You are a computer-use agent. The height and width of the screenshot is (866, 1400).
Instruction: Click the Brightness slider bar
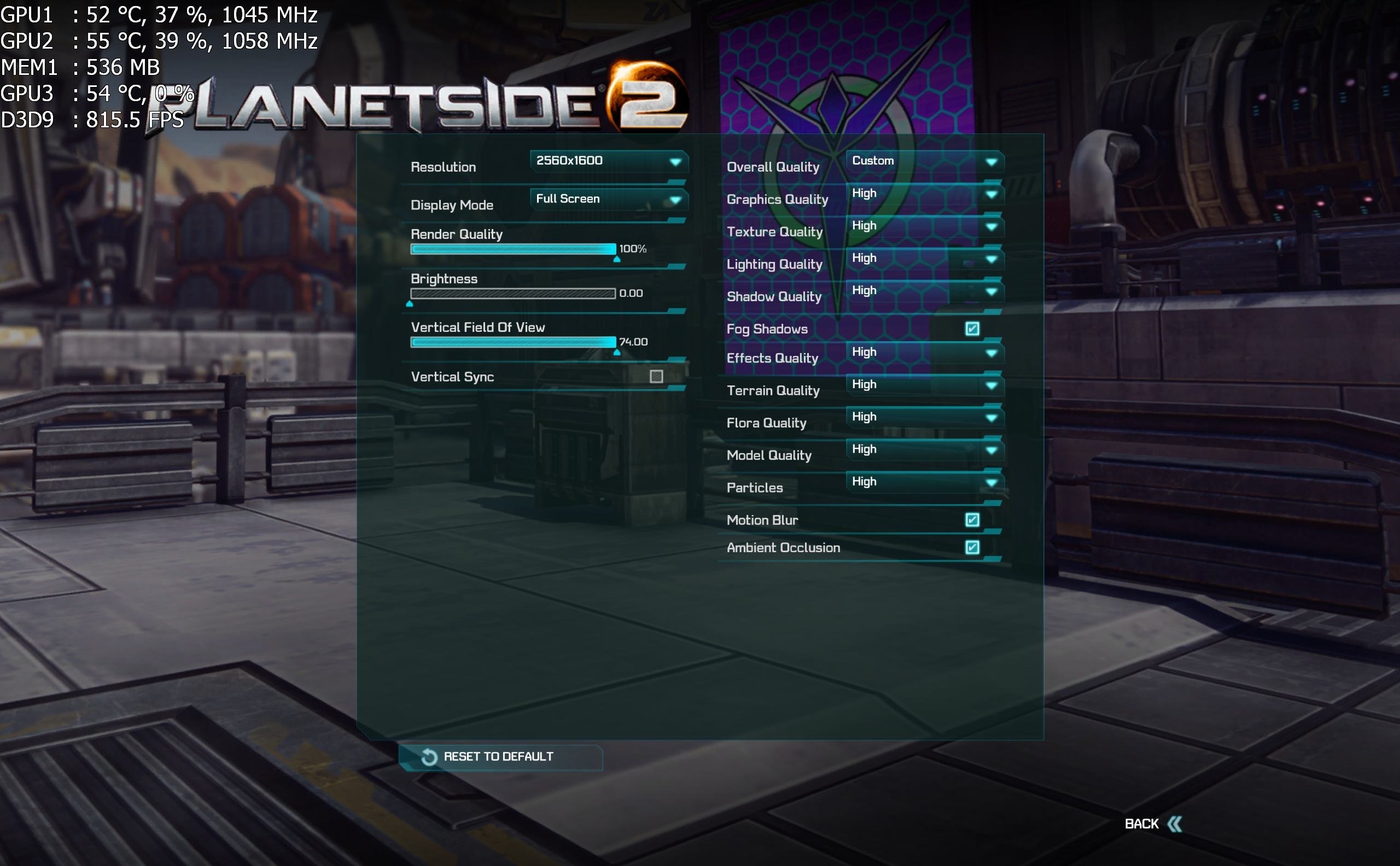point(512,293)
